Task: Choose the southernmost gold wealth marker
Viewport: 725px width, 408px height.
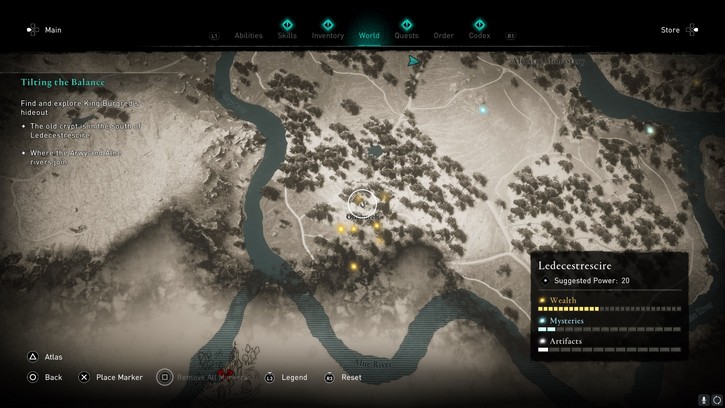Action: point(354,267)
